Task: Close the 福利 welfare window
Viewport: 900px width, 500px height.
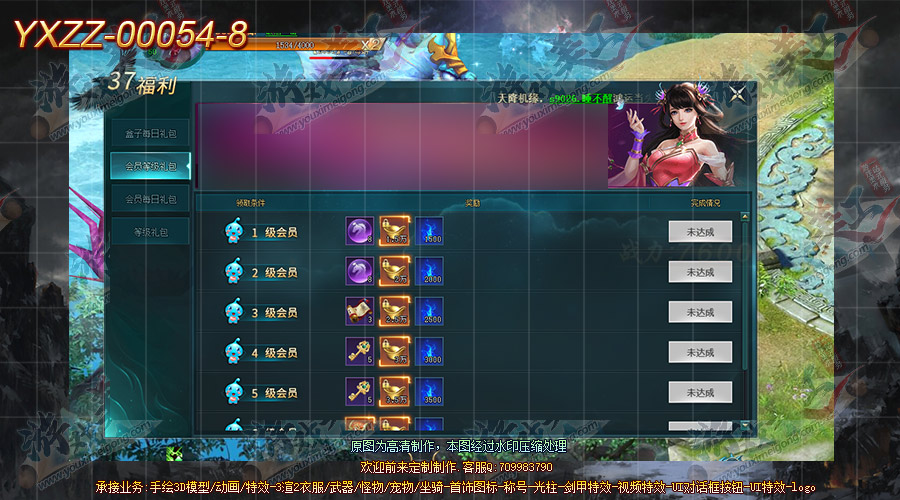Action: (737, 94)
